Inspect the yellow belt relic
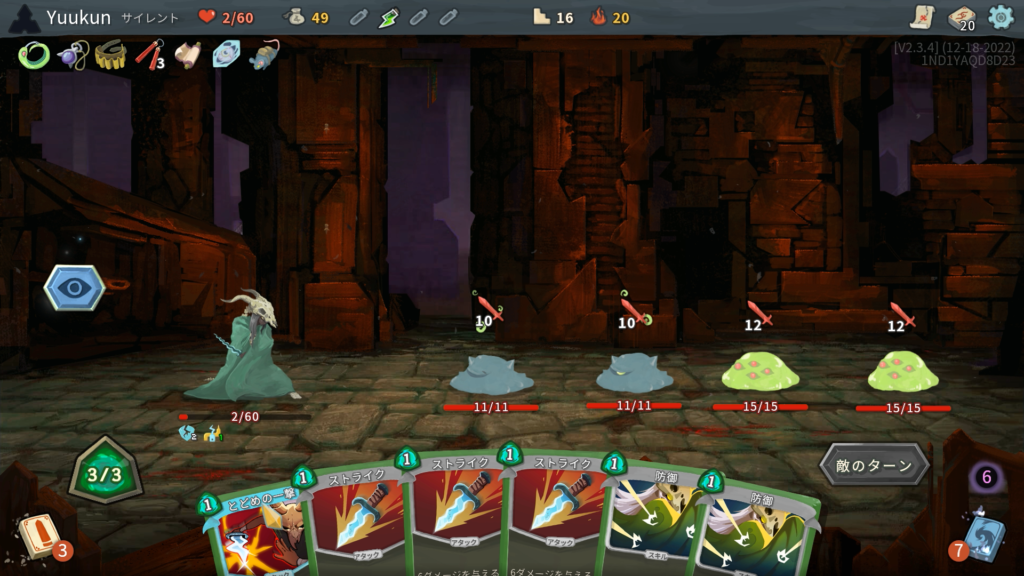 (110, 55)
